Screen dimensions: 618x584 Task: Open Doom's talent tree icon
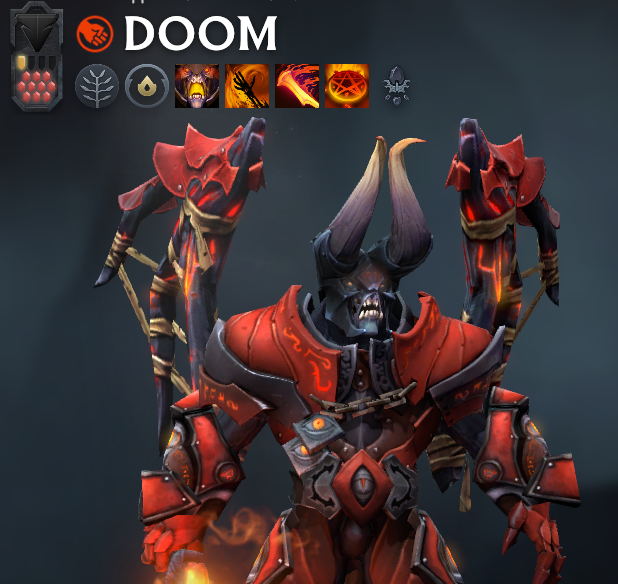(97, 86)
